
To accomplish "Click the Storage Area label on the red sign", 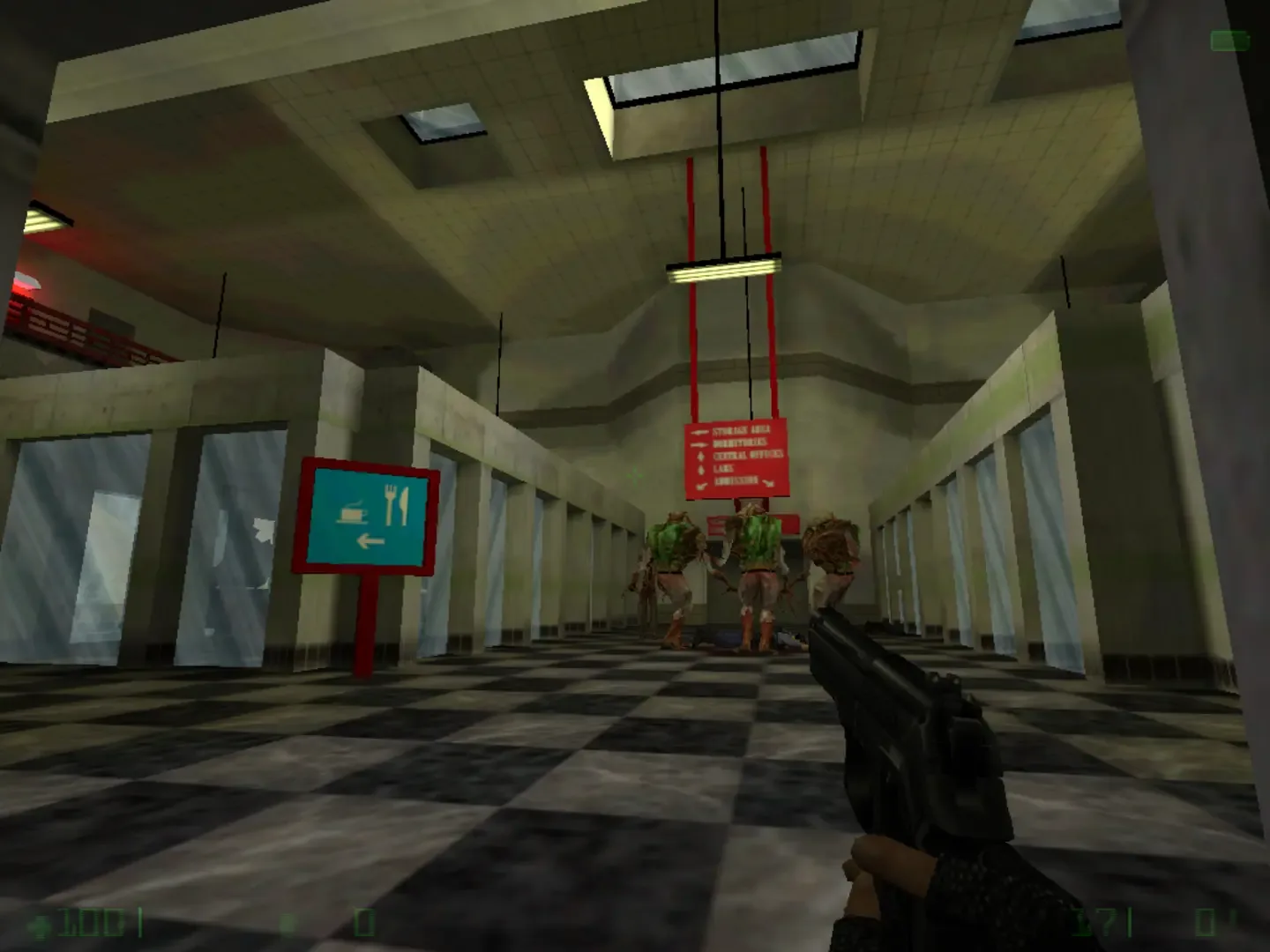I will tap(741, 431).
